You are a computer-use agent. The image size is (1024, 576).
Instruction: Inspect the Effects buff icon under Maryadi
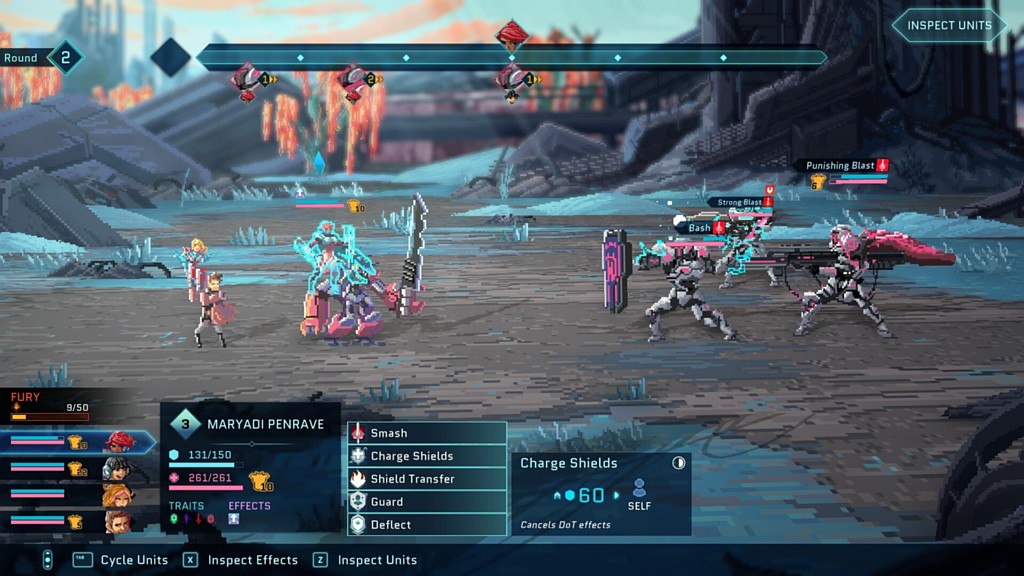[x=234, y=519]
